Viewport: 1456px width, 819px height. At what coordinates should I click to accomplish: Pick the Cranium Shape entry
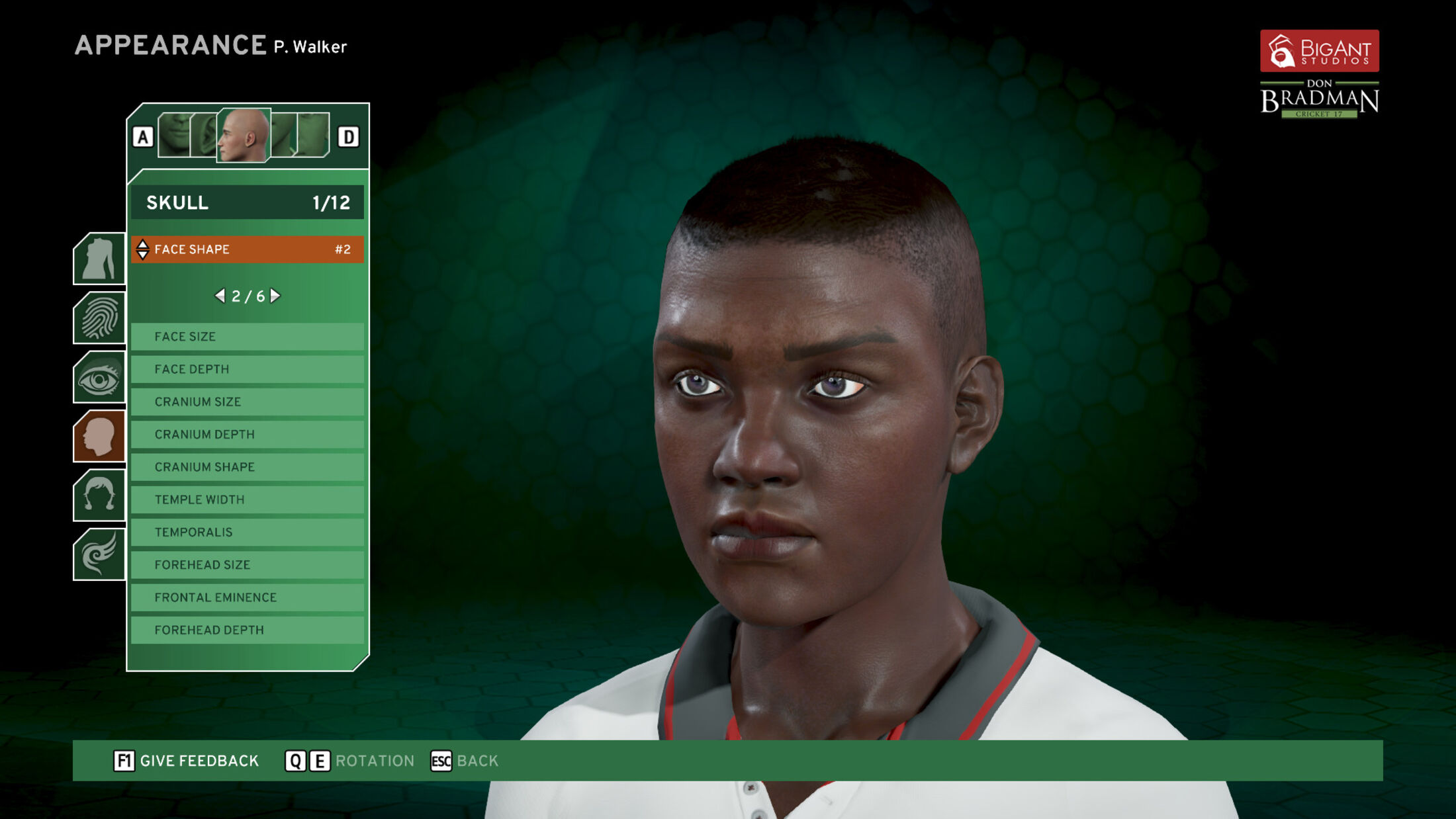point(247,467)
